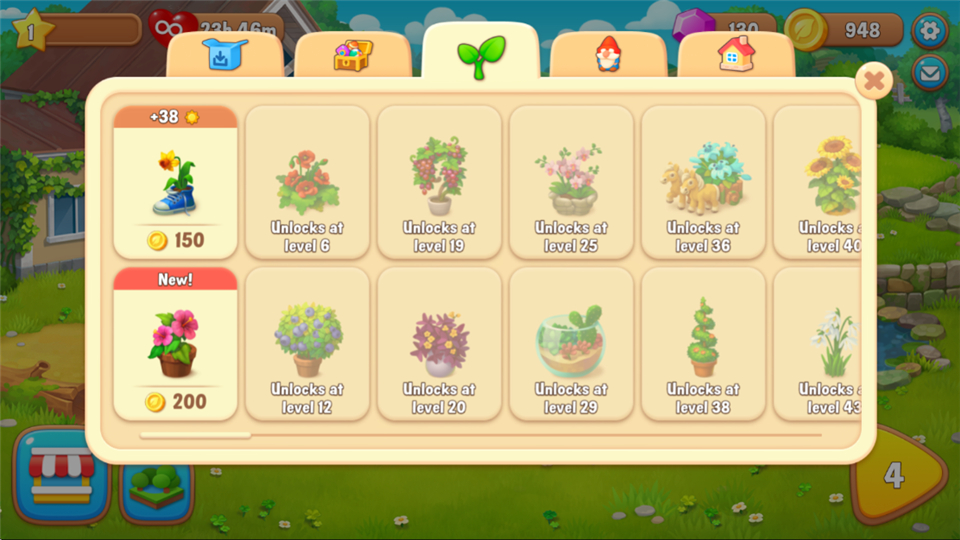Viewport: 960px width, 540px height.
Task: Choose the purple leaf plant locked at level 20
Action: tap(439, 344)
